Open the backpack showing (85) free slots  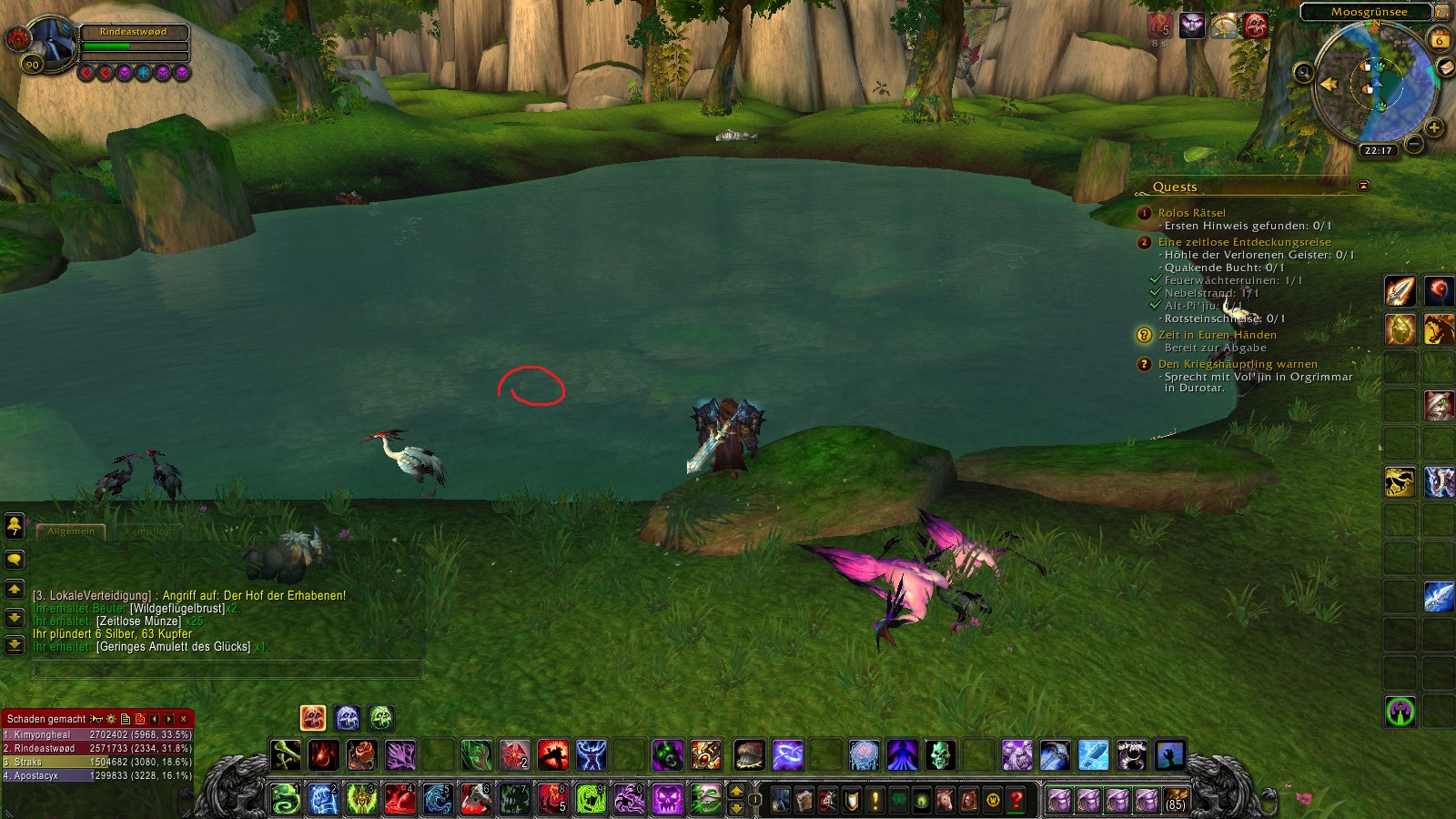(1175, 800)
